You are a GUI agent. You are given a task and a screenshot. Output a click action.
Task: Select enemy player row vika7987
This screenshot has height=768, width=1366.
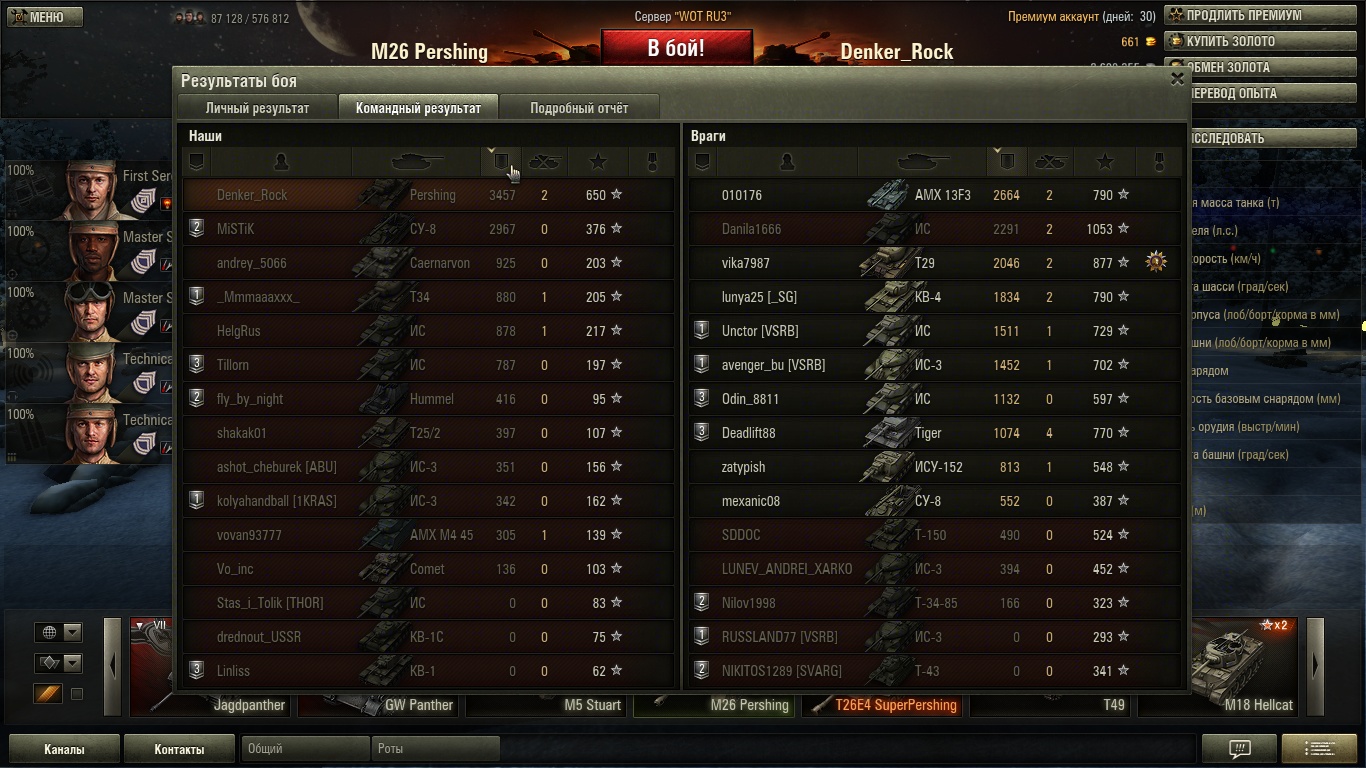(934, 263)
